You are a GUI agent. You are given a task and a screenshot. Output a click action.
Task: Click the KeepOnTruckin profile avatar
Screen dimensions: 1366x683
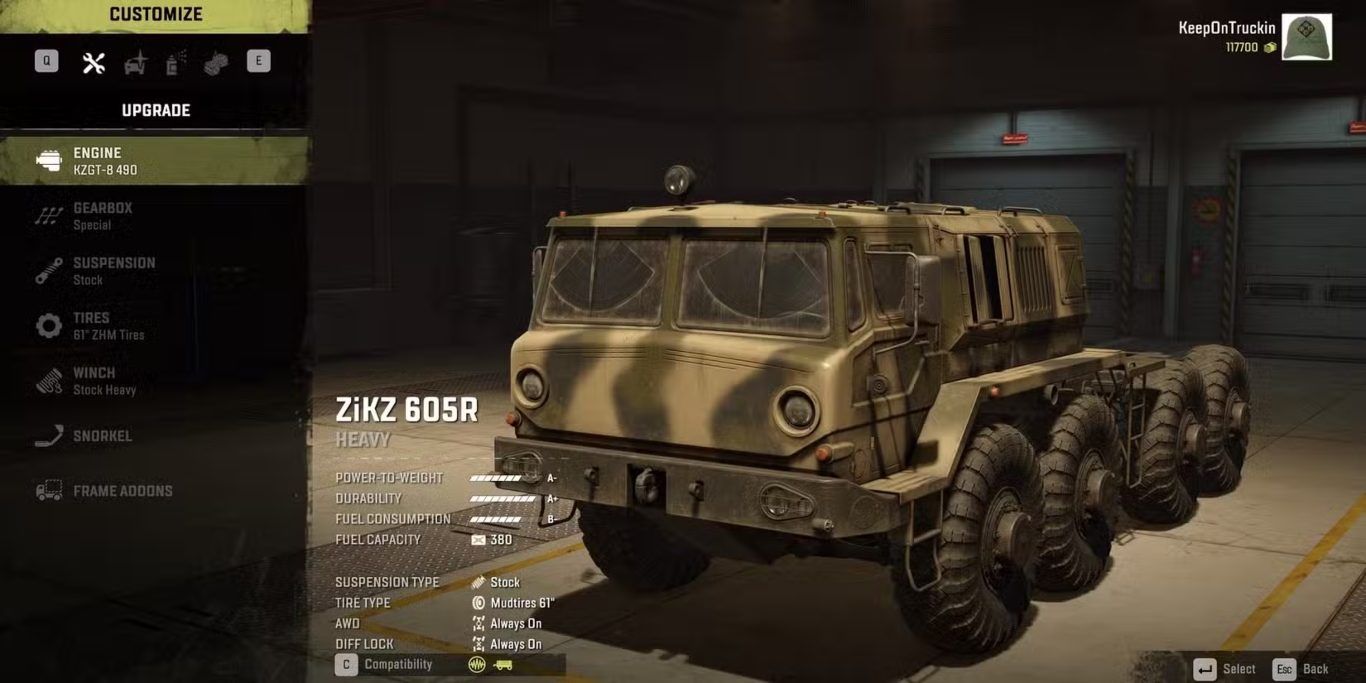coord(1306,38)
